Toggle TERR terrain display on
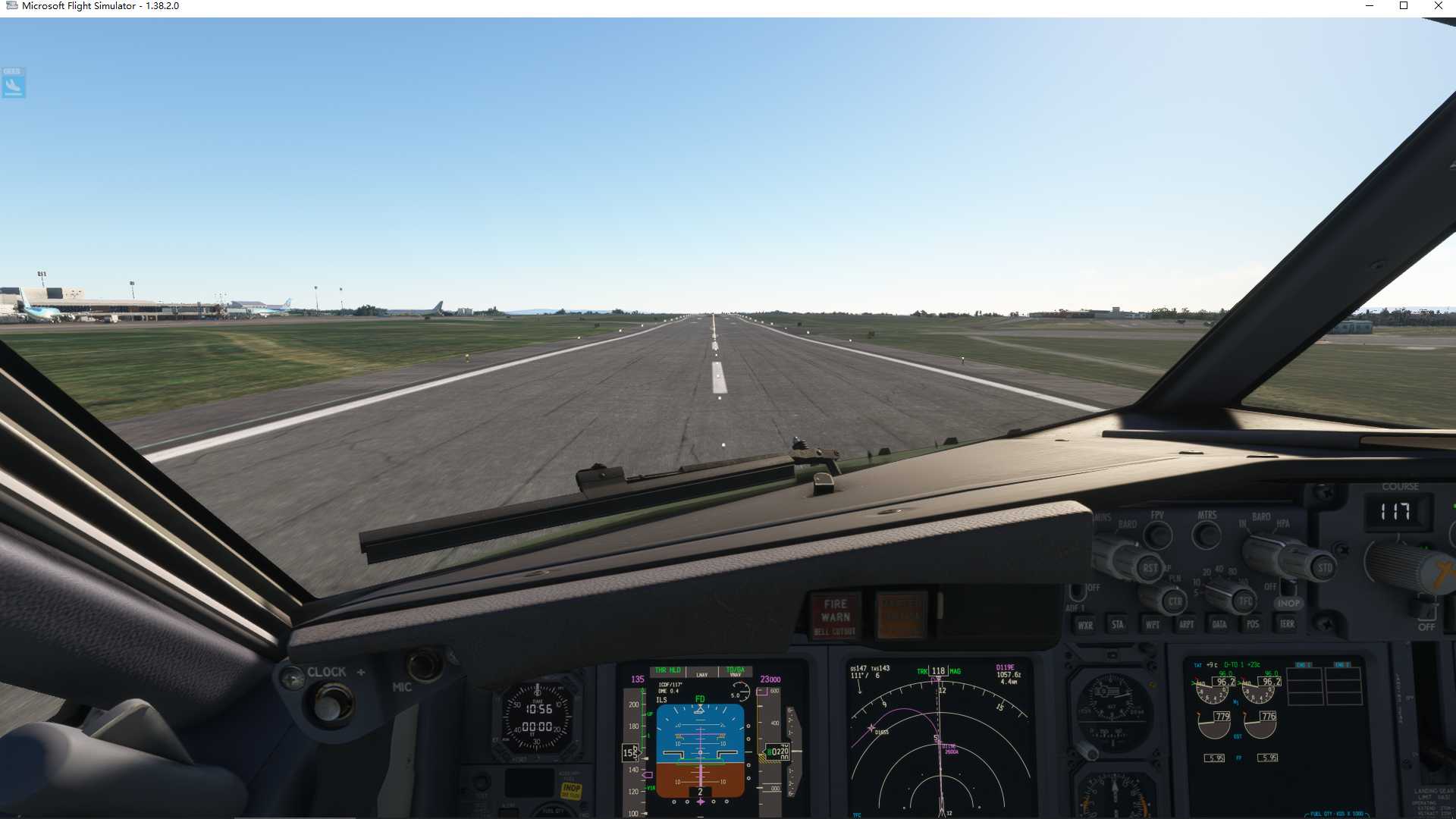Image resolution: width=1456 pixels, height=819 pixels. click(1287, 624)
